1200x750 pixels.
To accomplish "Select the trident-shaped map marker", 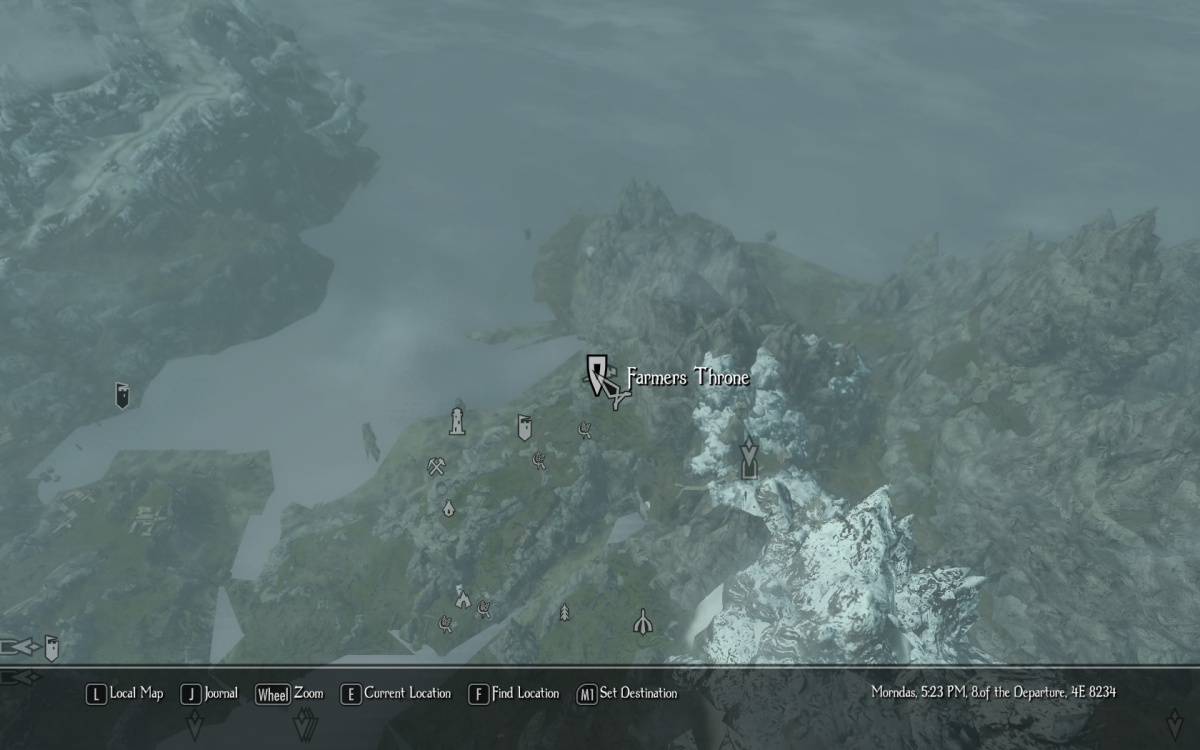I will (642, 622).
